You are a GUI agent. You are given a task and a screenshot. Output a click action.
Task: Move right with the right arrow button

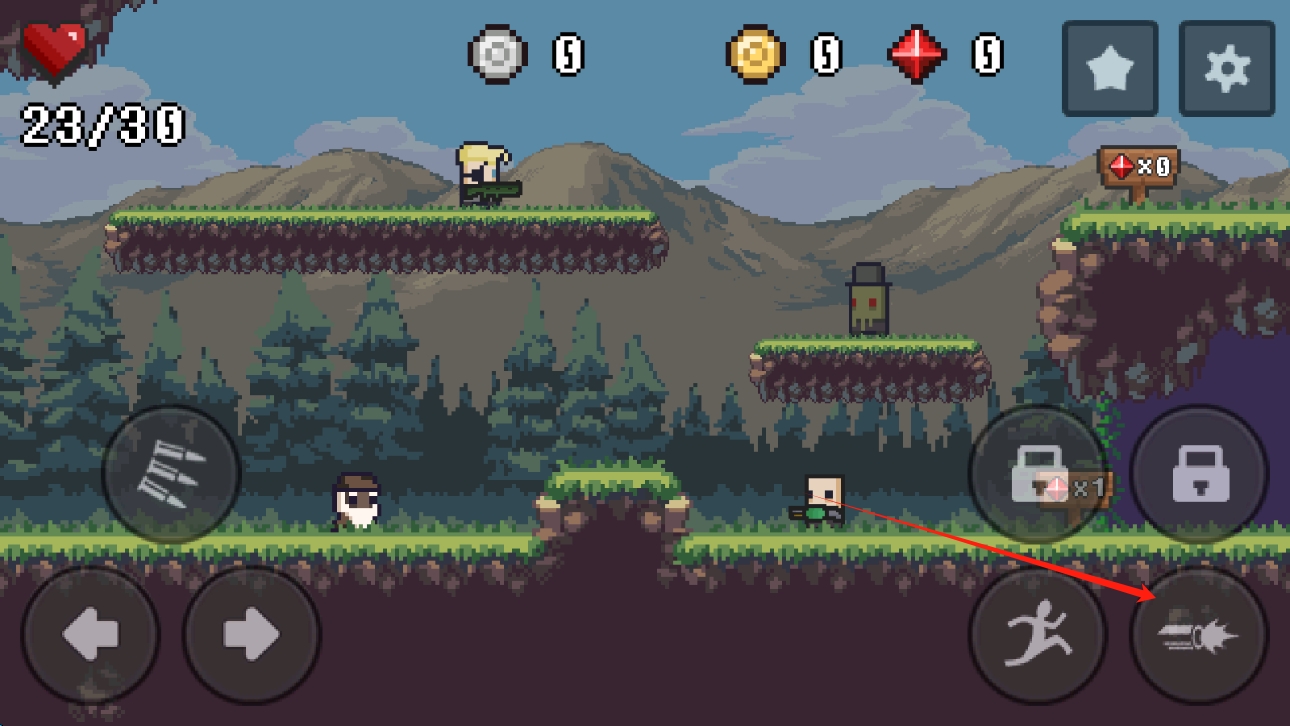click(x=252, y=634)
